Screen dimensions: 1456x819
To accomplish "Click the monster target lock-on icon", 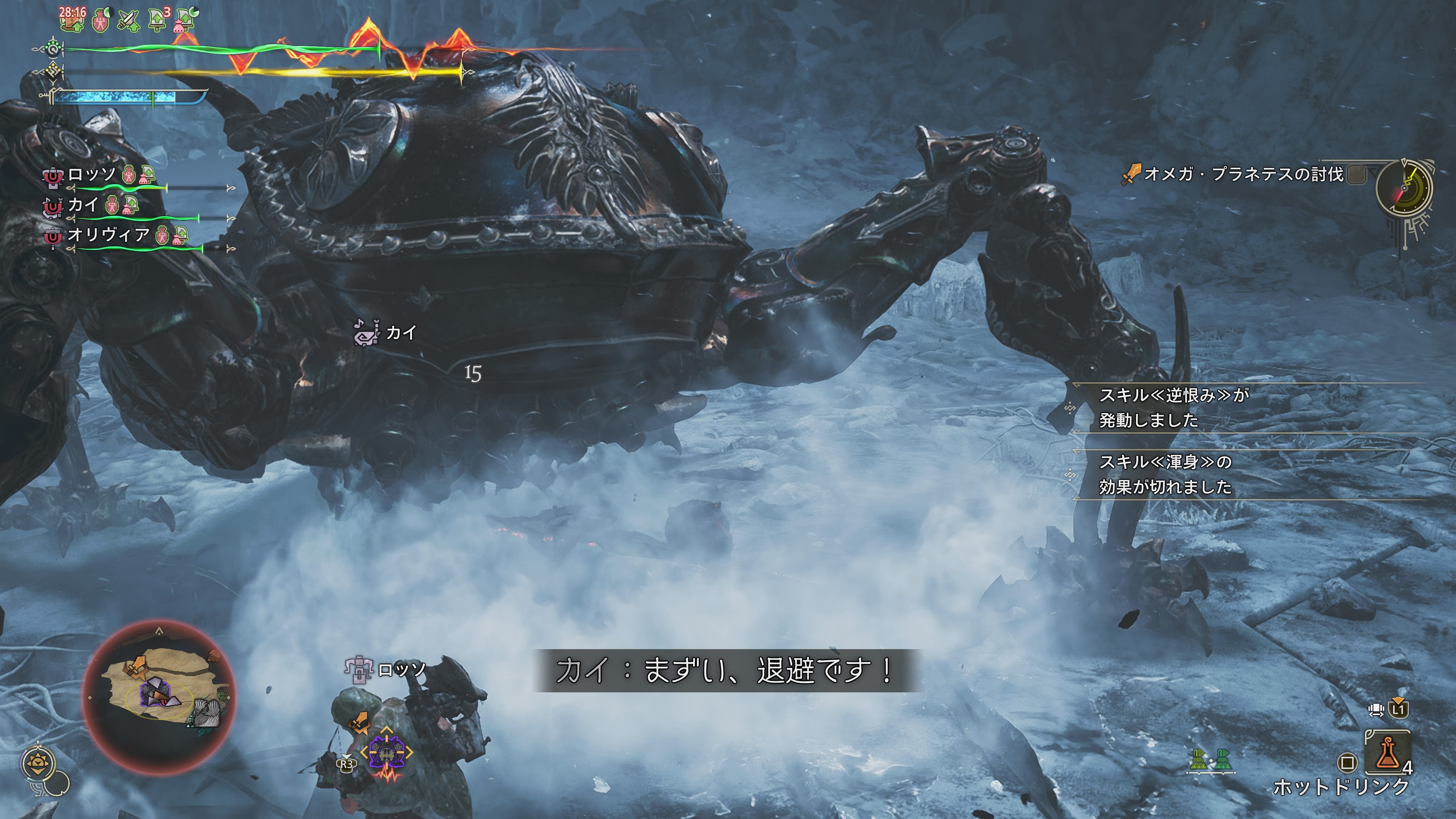I will pyautogui.click(x=387, y=752).
